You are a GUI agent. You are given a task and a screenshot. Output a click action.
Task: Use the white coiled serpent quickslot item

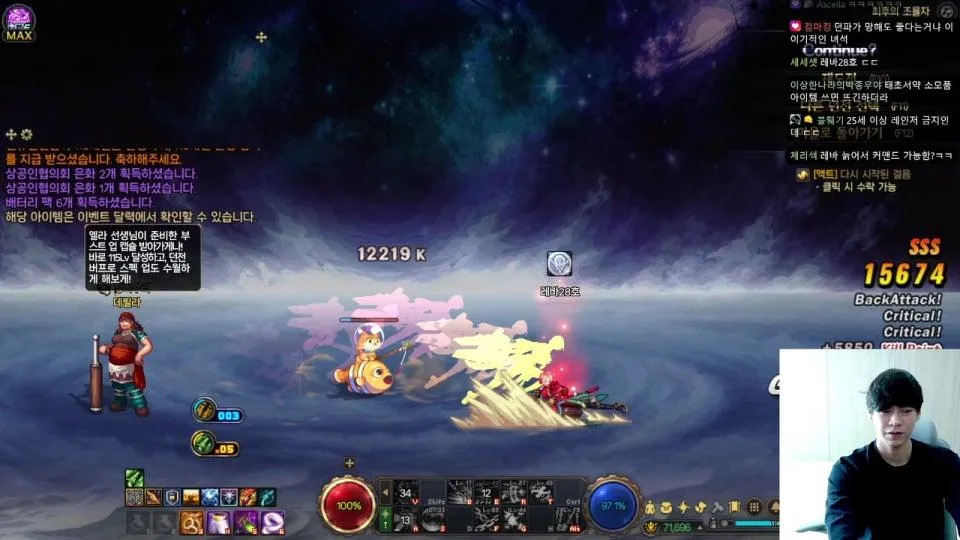pos(271,521)
